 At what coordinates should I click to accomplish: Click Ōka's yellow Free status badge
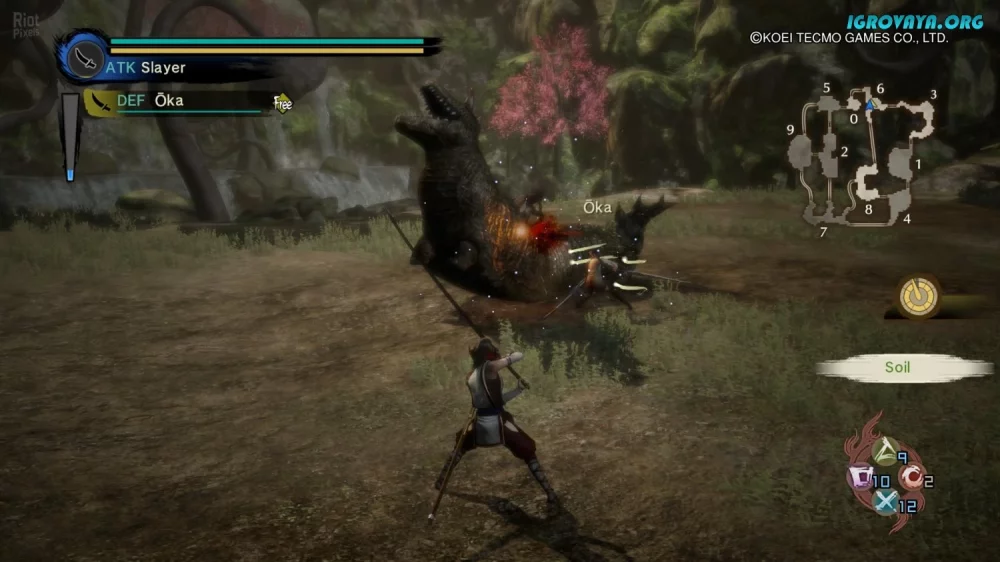(283, 102)
